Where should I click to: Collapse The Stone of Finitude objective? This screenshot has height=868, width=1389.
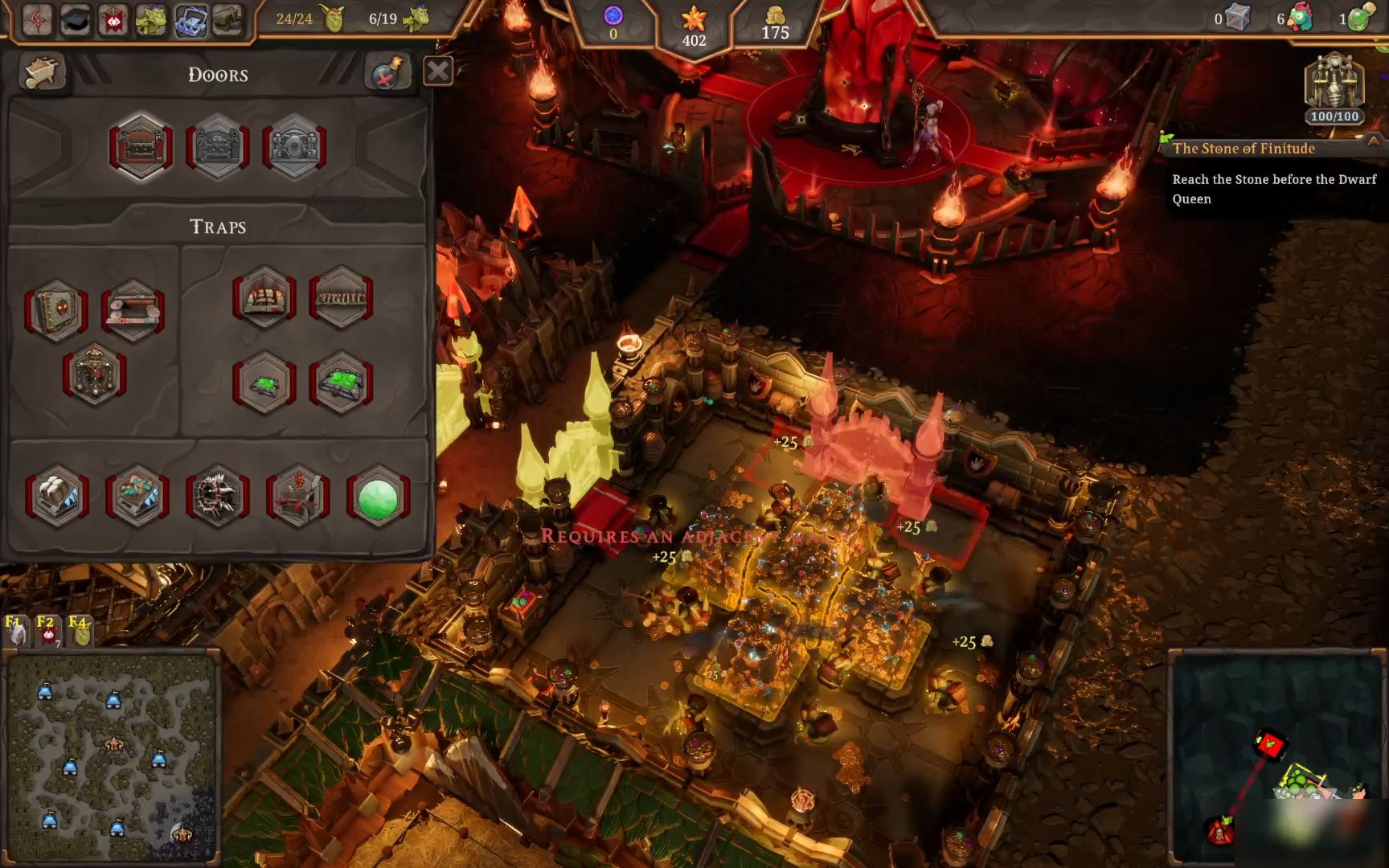click(1373, 141)
